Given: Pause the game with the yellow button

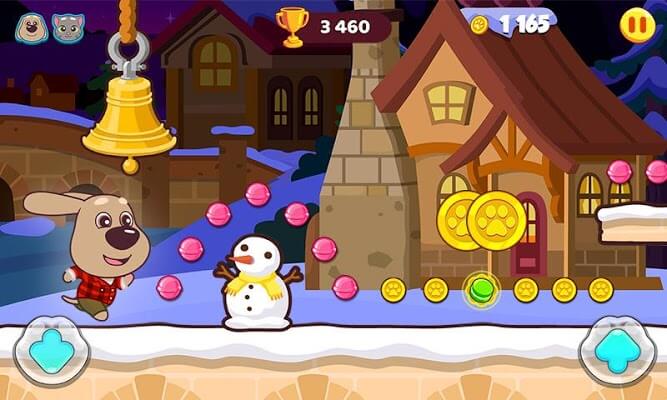Looking at the screenshot, I should pyautogui.click(x=637, y=24).
